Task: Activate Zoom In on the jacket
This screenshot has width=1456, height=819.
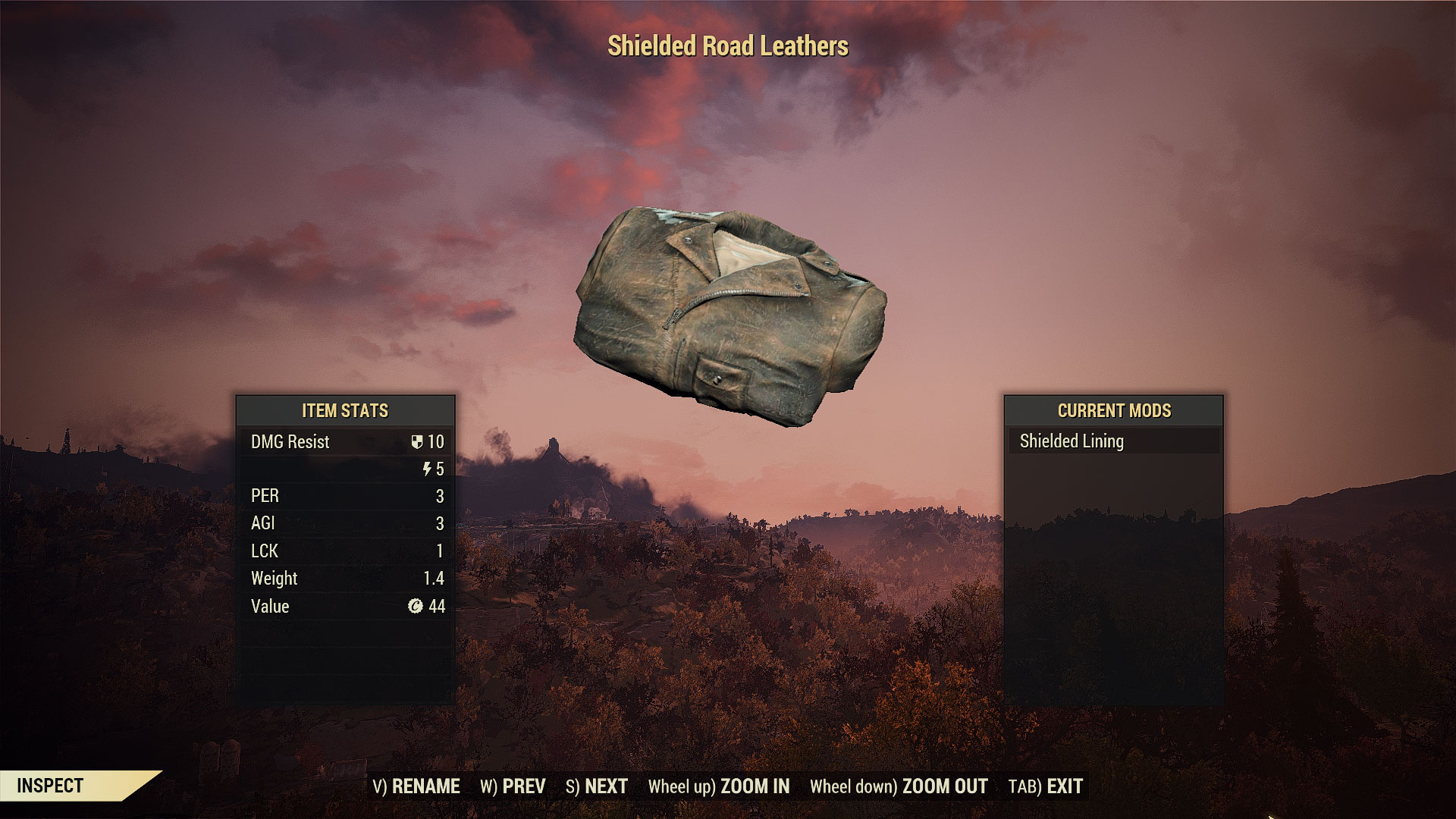Action: click(x=719, y=786)
